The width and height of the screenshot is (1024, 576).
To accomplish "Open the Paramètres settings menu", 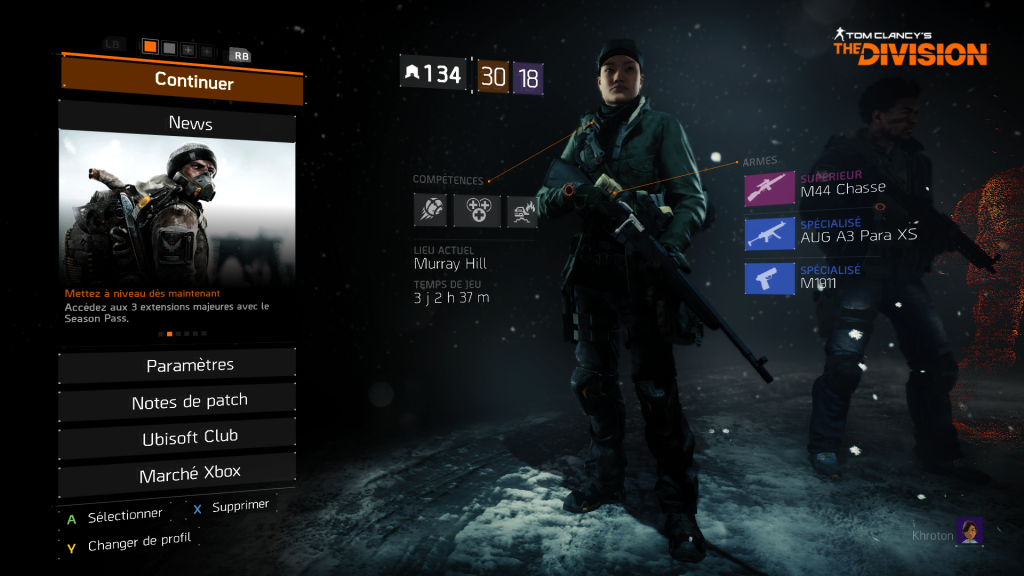I will pyautogui.click(x=178, y=366).
